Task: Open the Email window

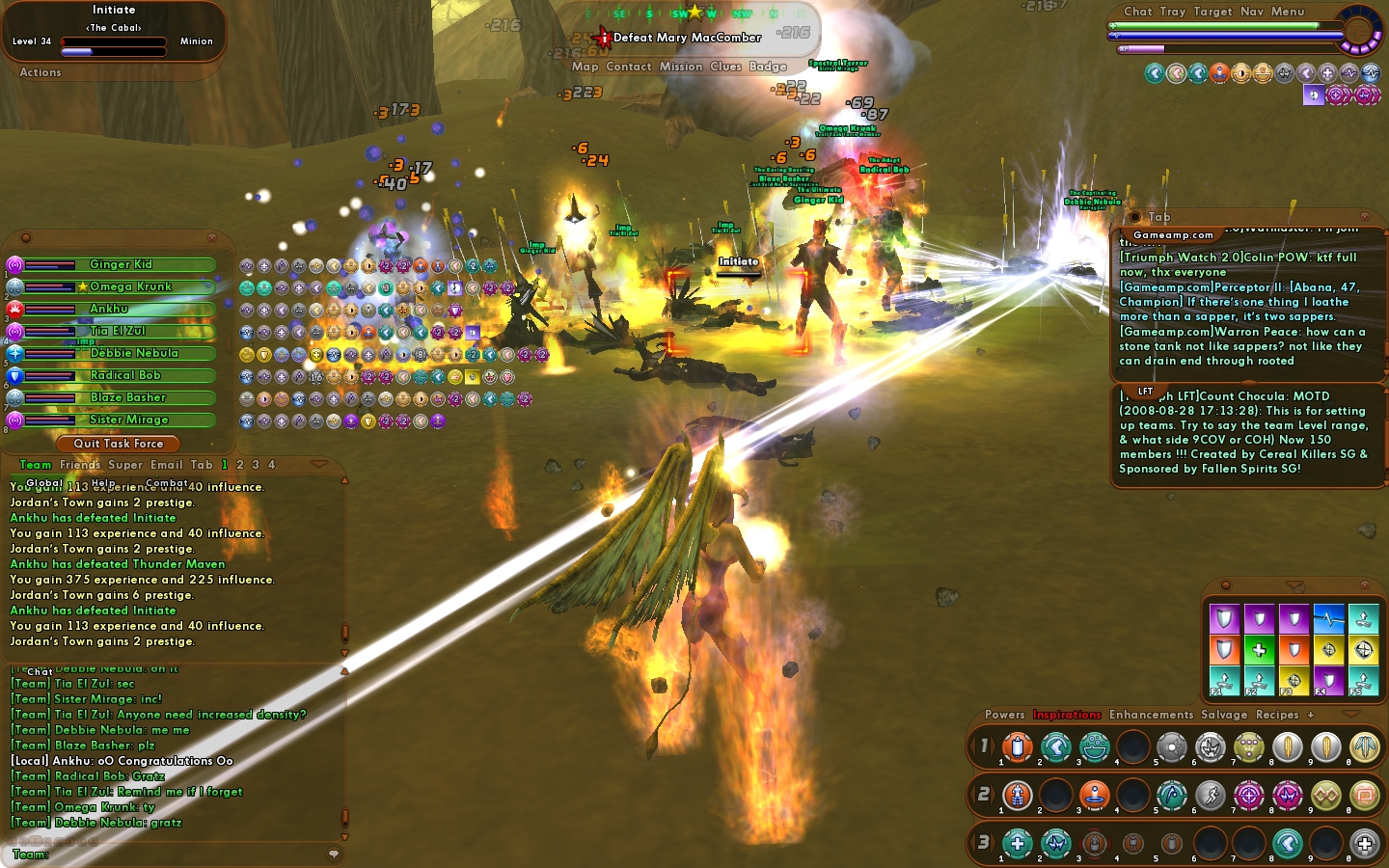Action: [166, 465]
